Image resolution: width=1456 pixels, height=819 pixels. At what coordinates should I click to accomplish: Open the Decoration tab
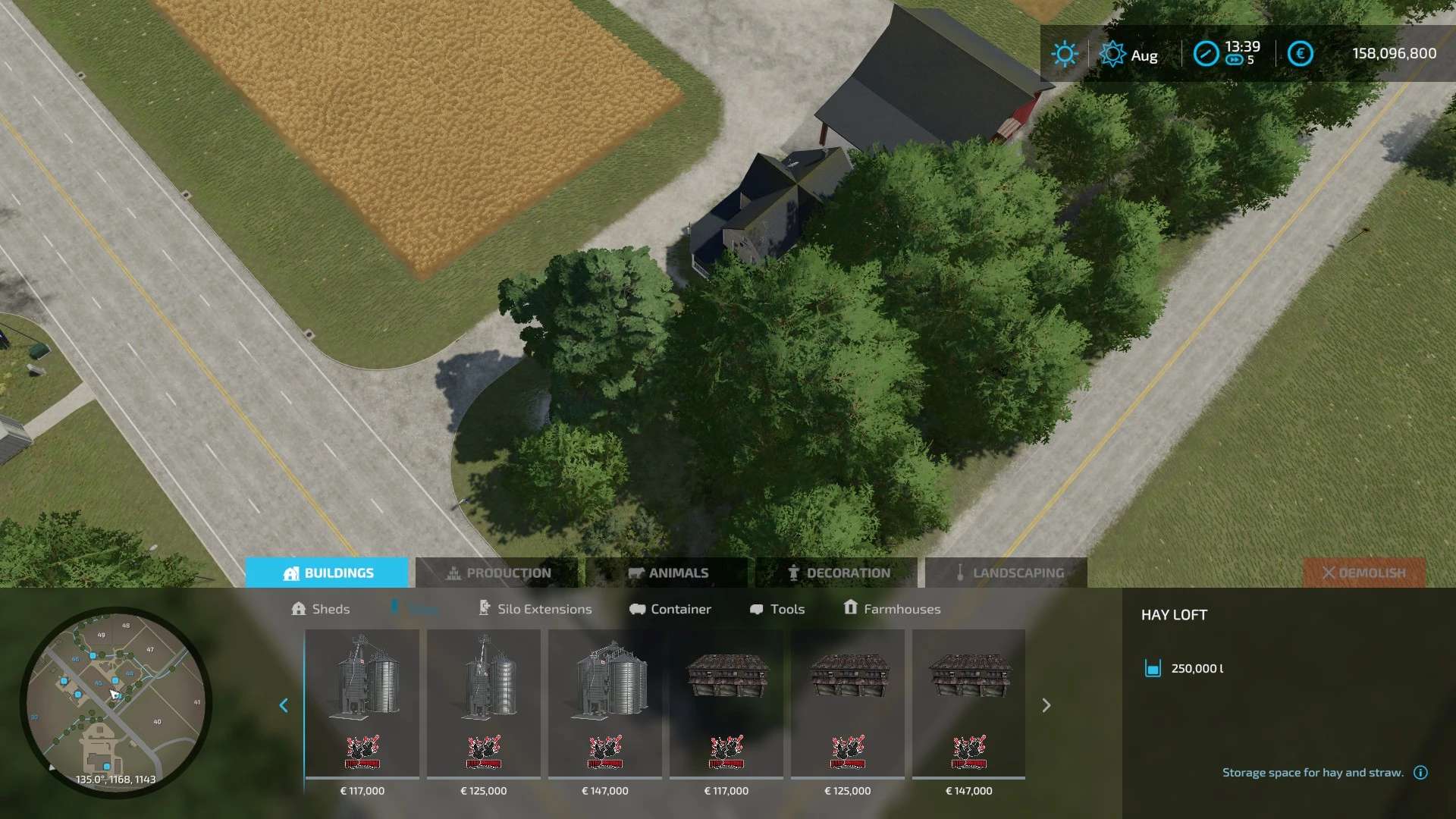click(837, 573)
